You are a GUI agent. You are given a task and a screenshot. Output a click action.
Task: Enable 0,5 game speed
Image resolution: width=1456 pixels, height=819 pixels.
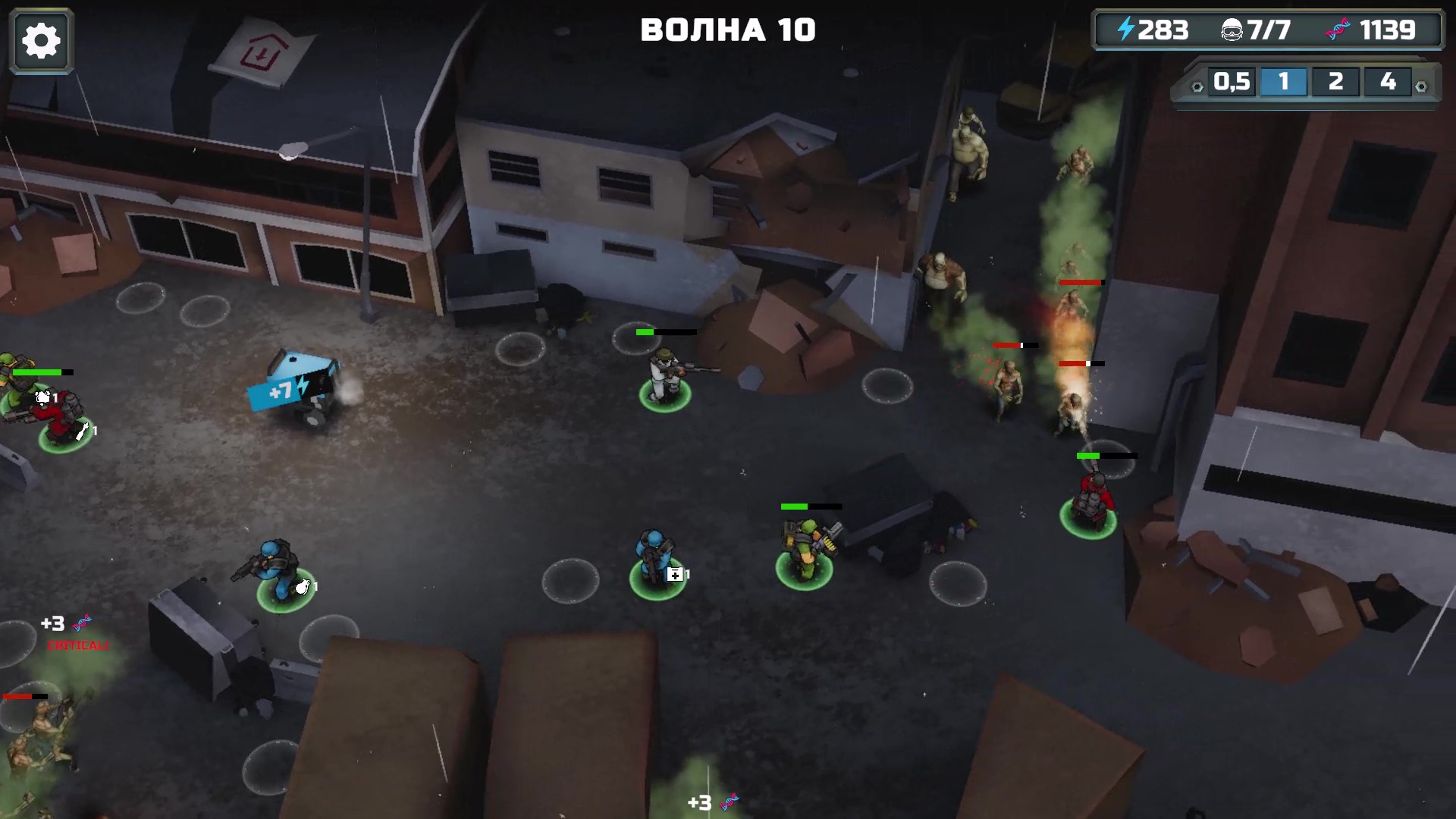click(1231, 81)
